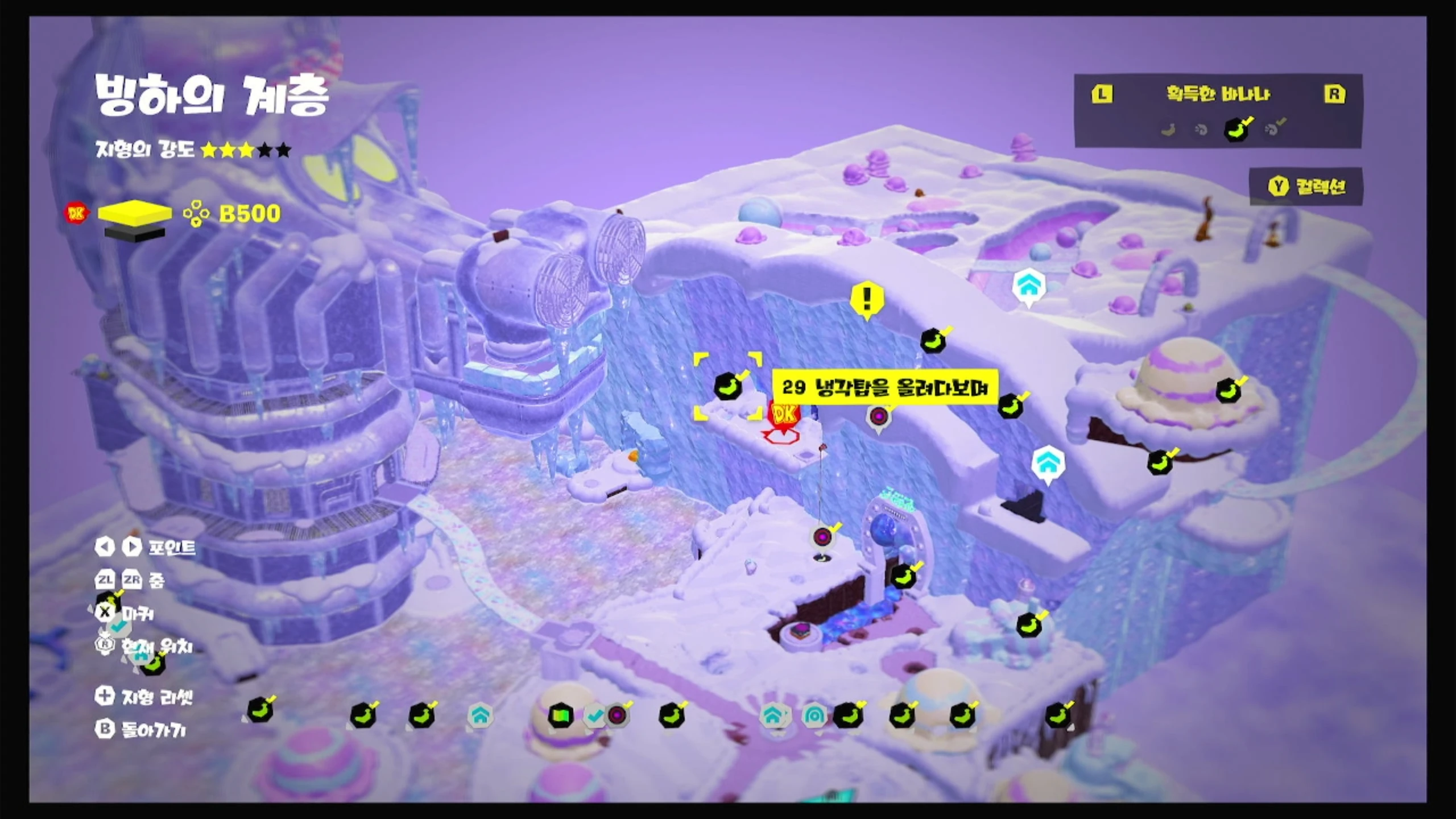Choose the dimmed uncollected banana filter icon
This screenshot has height=819, width=1456.
coord(1168,130)
